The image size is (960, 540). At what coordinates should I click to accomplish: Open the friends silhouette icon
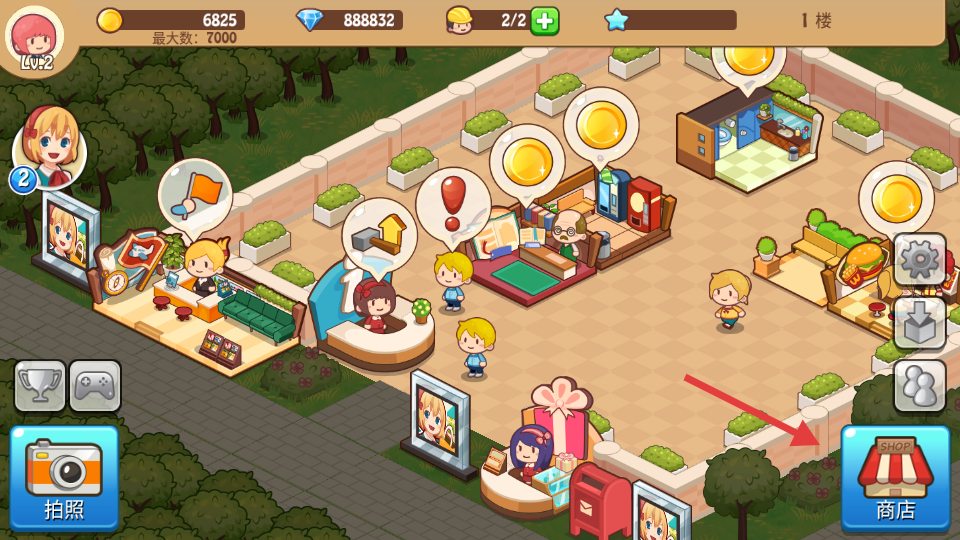click(x=919, y=385)
